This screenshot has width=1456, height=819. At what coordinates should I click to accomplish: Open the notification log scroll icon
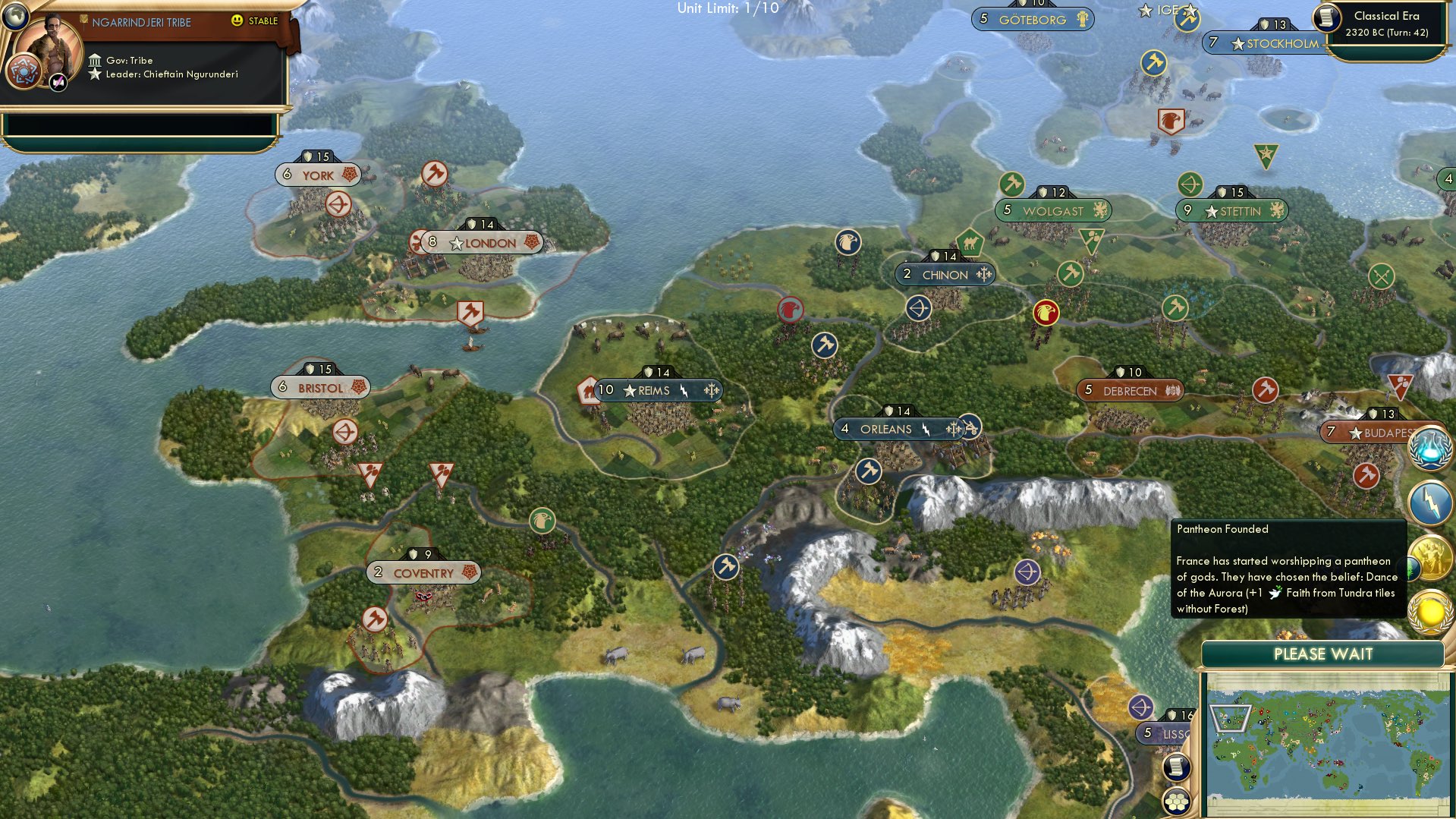[1177, 767]
